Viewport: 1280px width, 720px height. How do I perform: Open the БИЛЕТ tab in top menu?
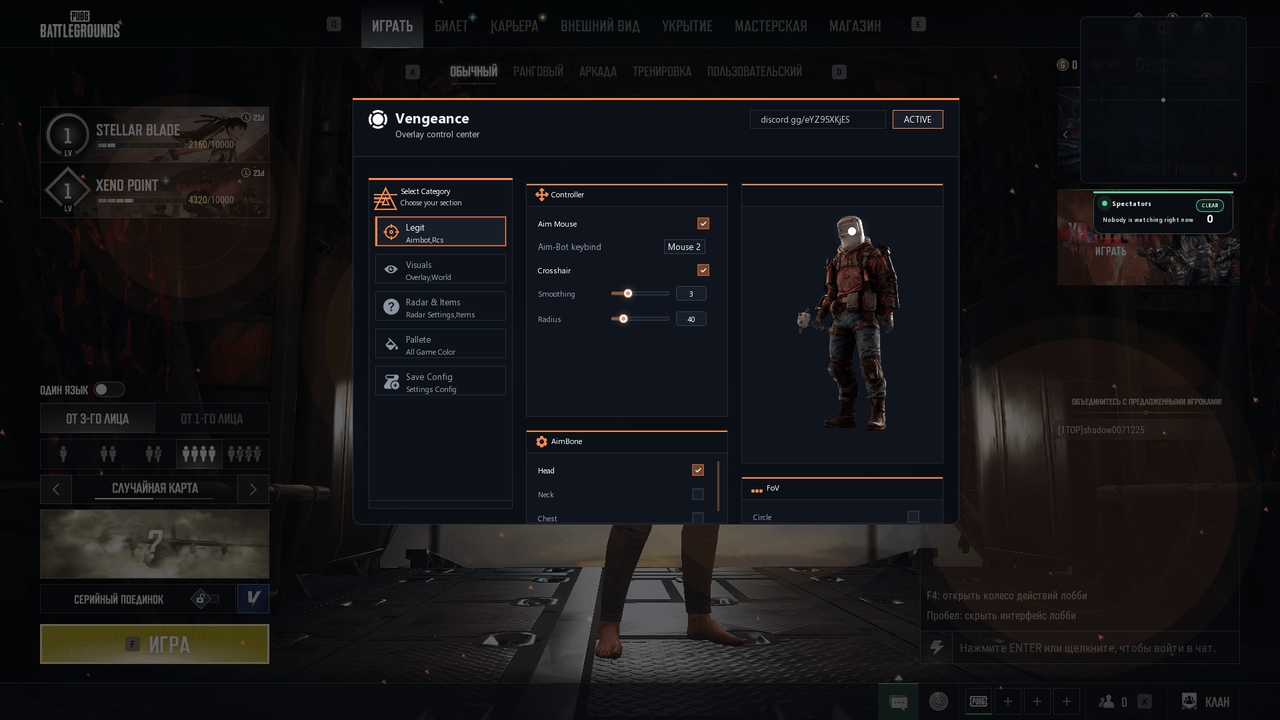point(452,26)
